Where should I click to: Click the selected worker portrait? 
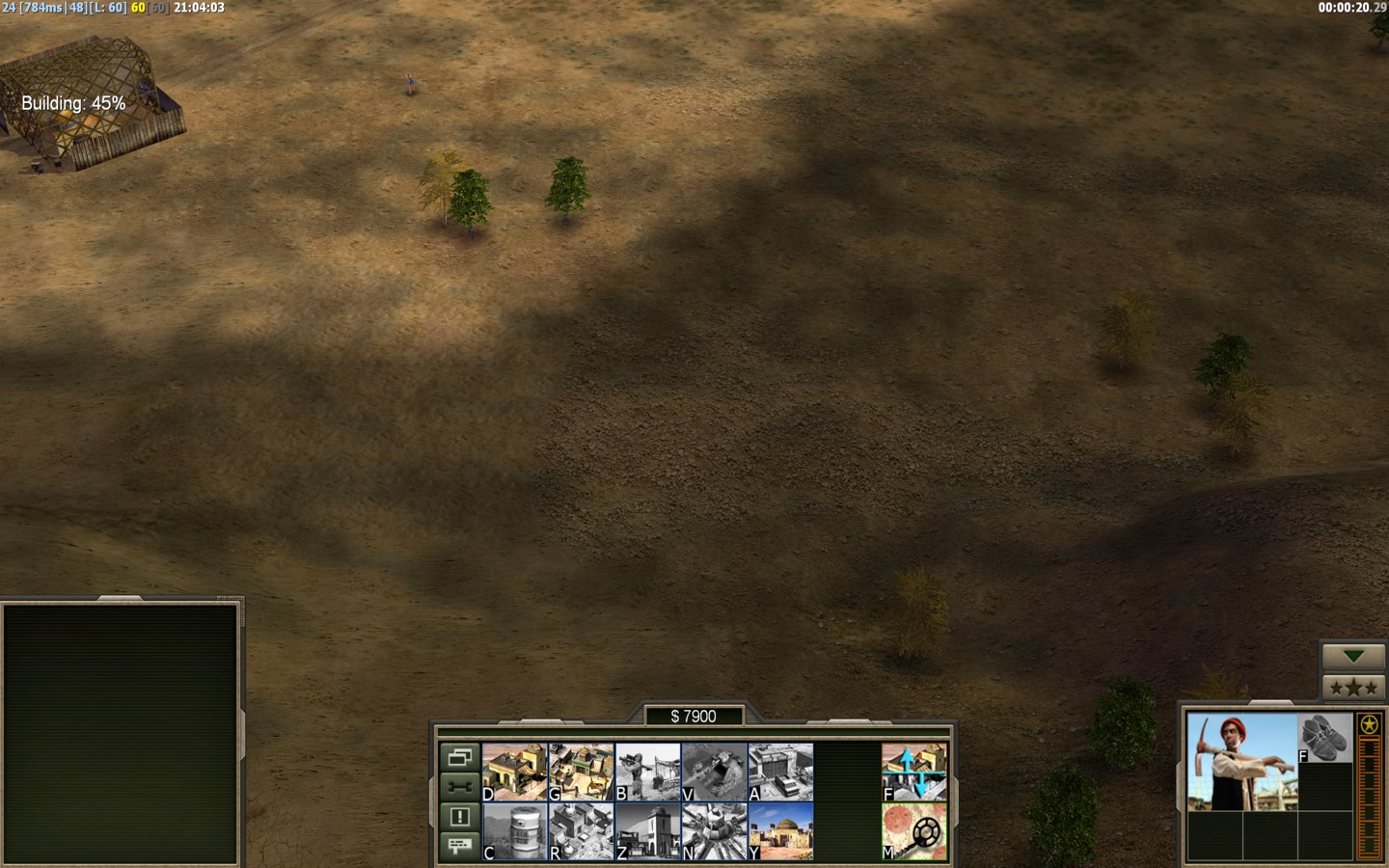[1242, 762]
